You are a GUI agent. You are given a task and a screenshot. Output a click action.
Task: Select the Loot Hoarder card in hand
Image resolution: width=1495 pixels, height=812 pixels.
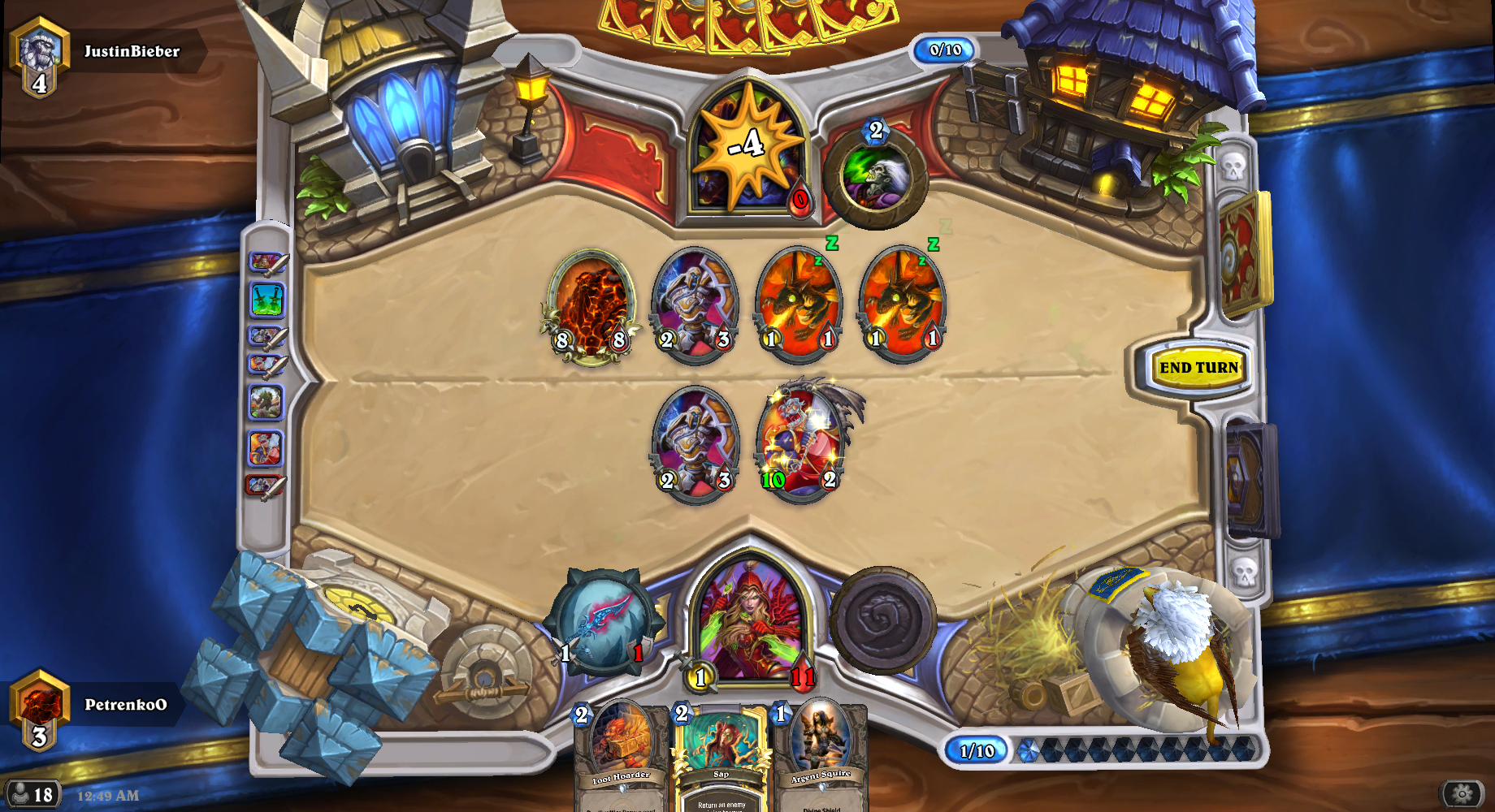[x=622, y=755]
